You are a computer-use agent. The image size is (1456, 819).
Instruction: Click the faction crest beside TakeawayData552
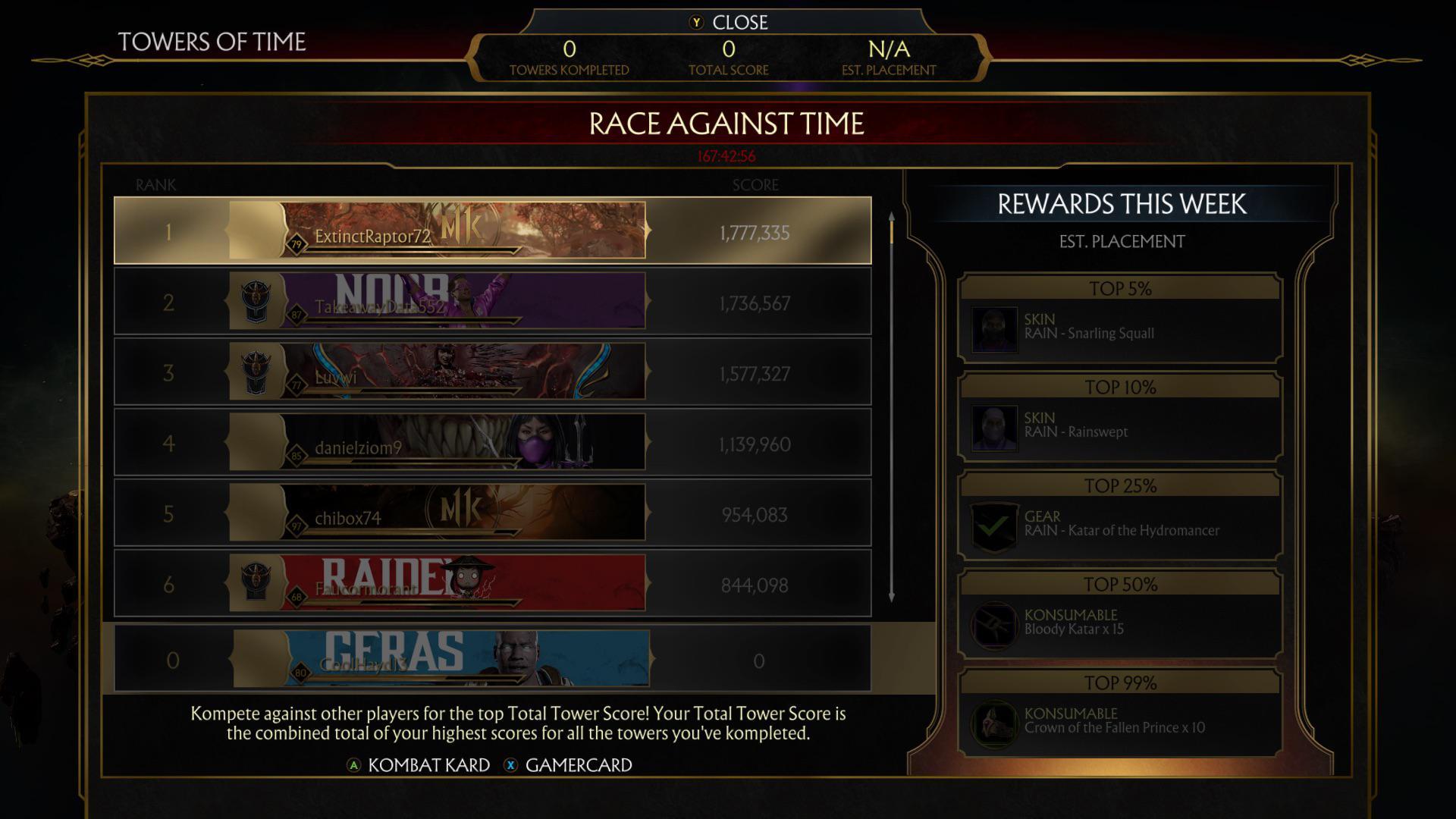click(x=257, y=297)
